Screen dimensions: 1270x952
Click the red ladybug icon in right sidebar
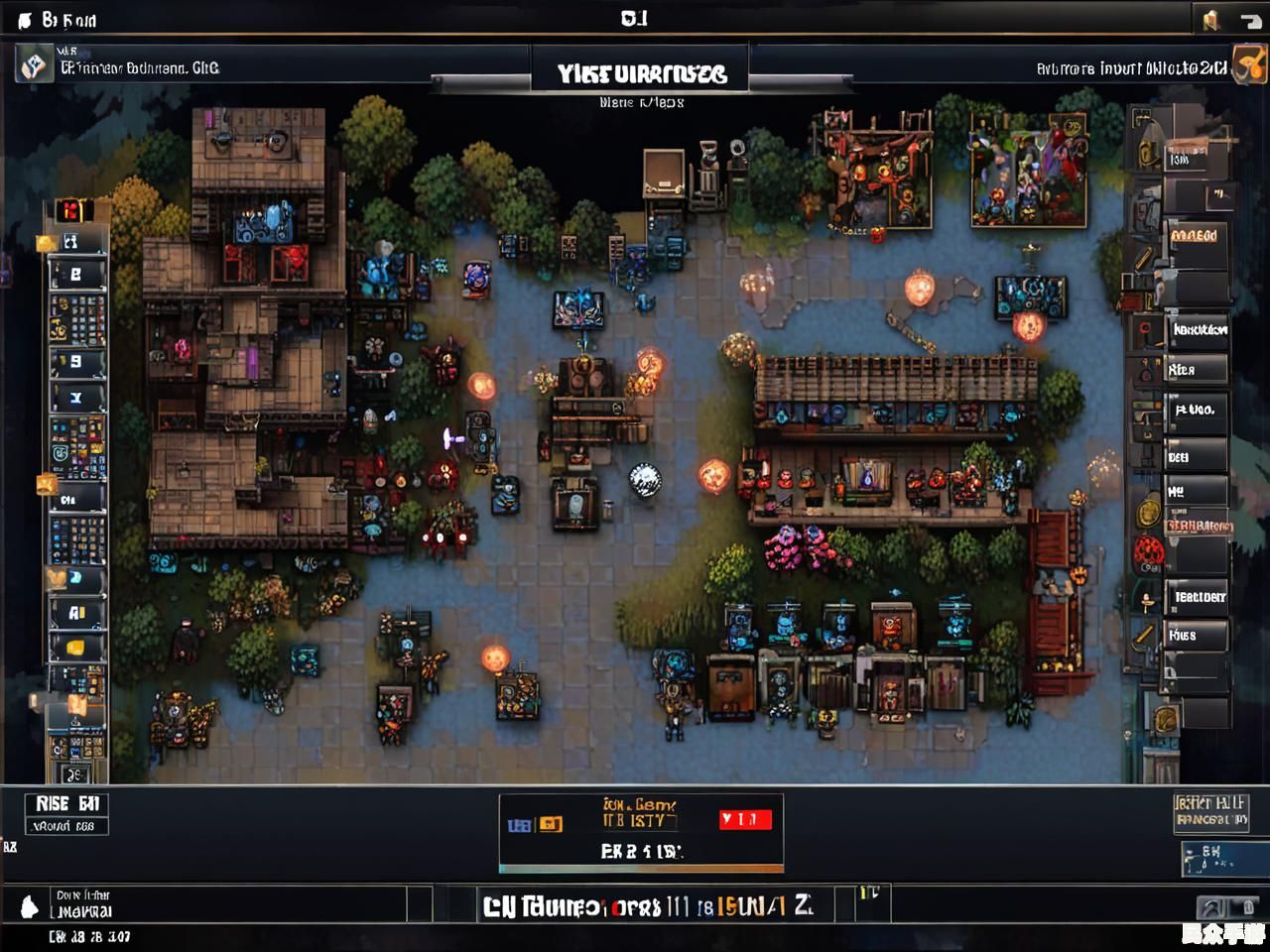click(1149, 548)
